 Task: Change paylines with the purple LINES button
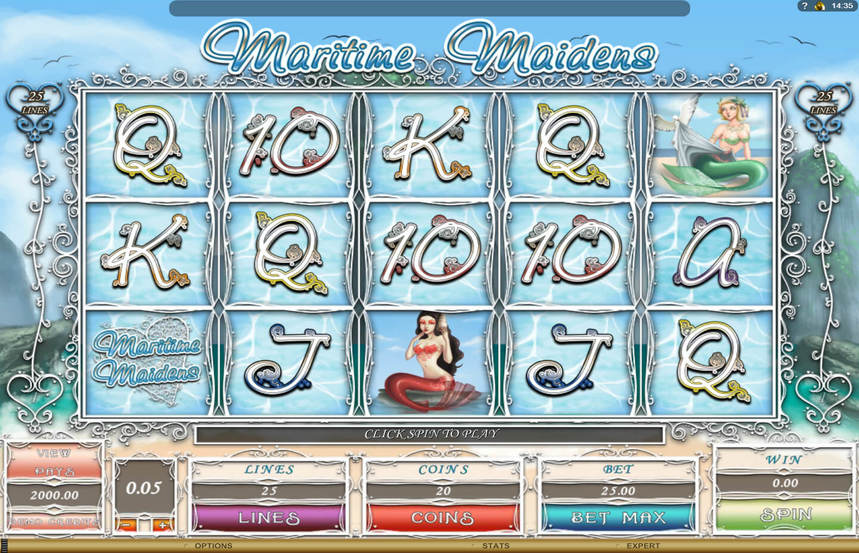(x=266, y=517)
